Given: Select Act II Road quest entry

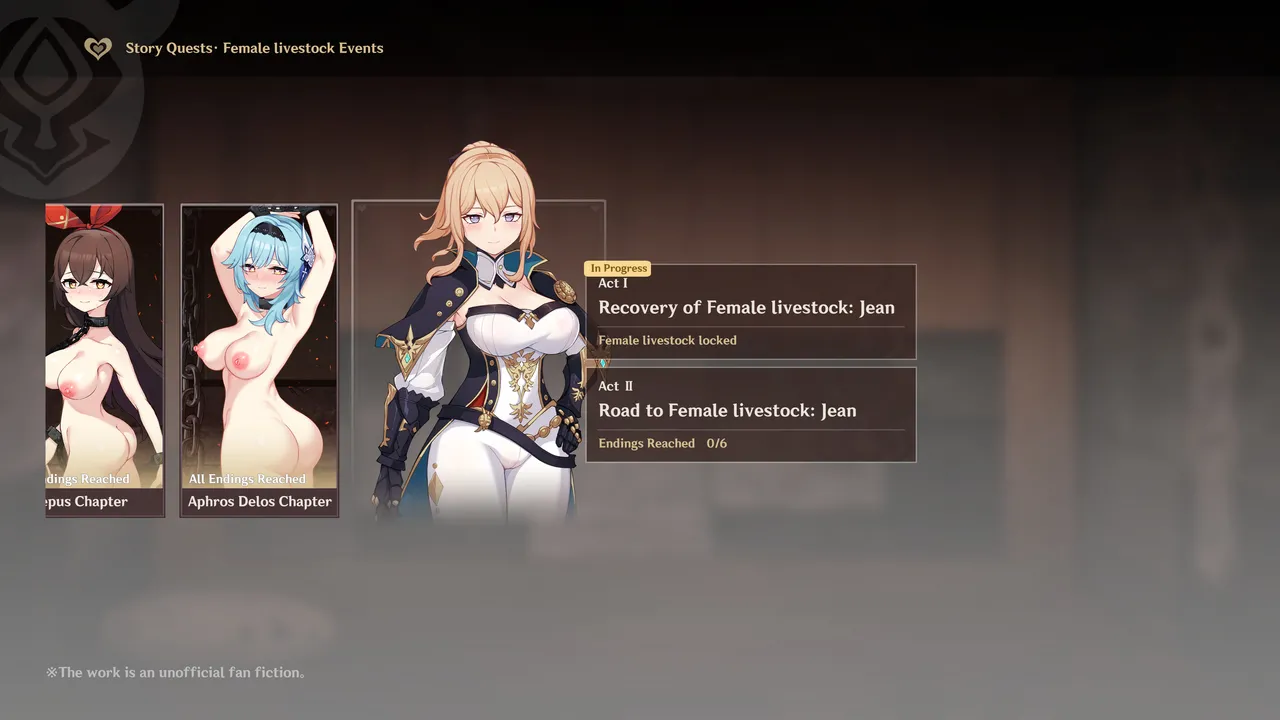Looking at the screenshot, I should coord(750,414).
